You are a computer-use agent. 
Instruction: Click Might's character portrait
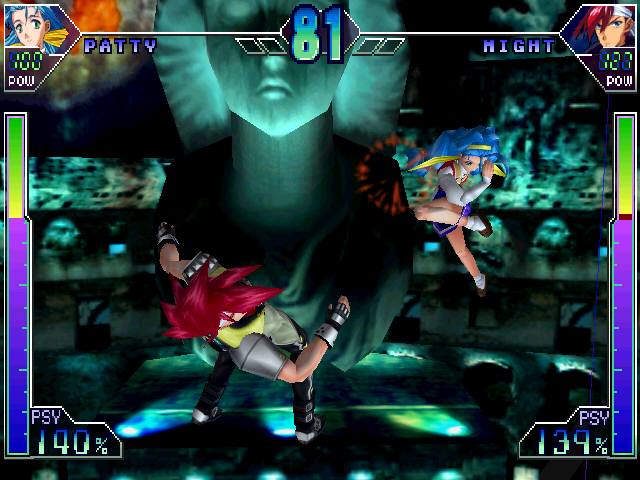coord(609,25)
